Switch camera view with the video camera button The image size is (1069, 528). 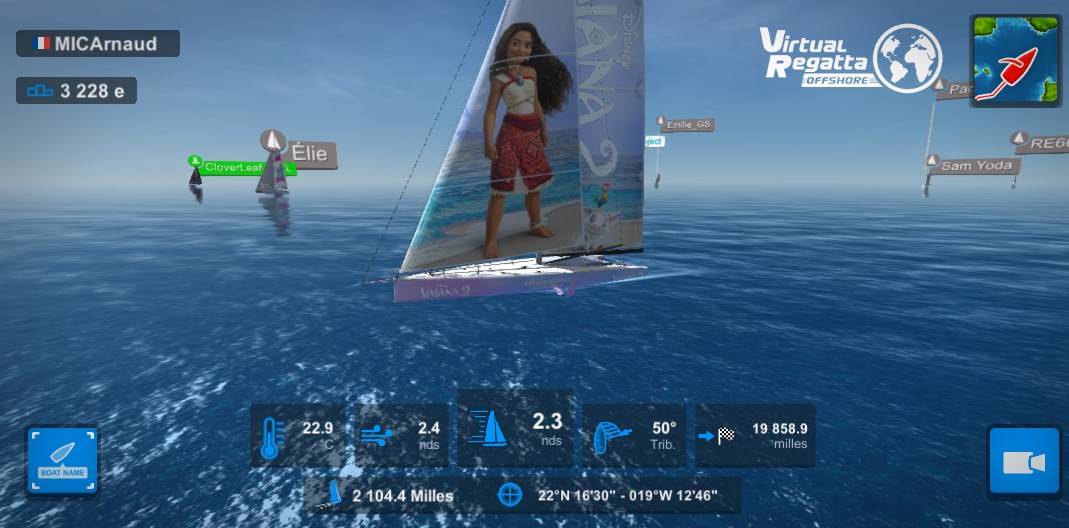1023,462
